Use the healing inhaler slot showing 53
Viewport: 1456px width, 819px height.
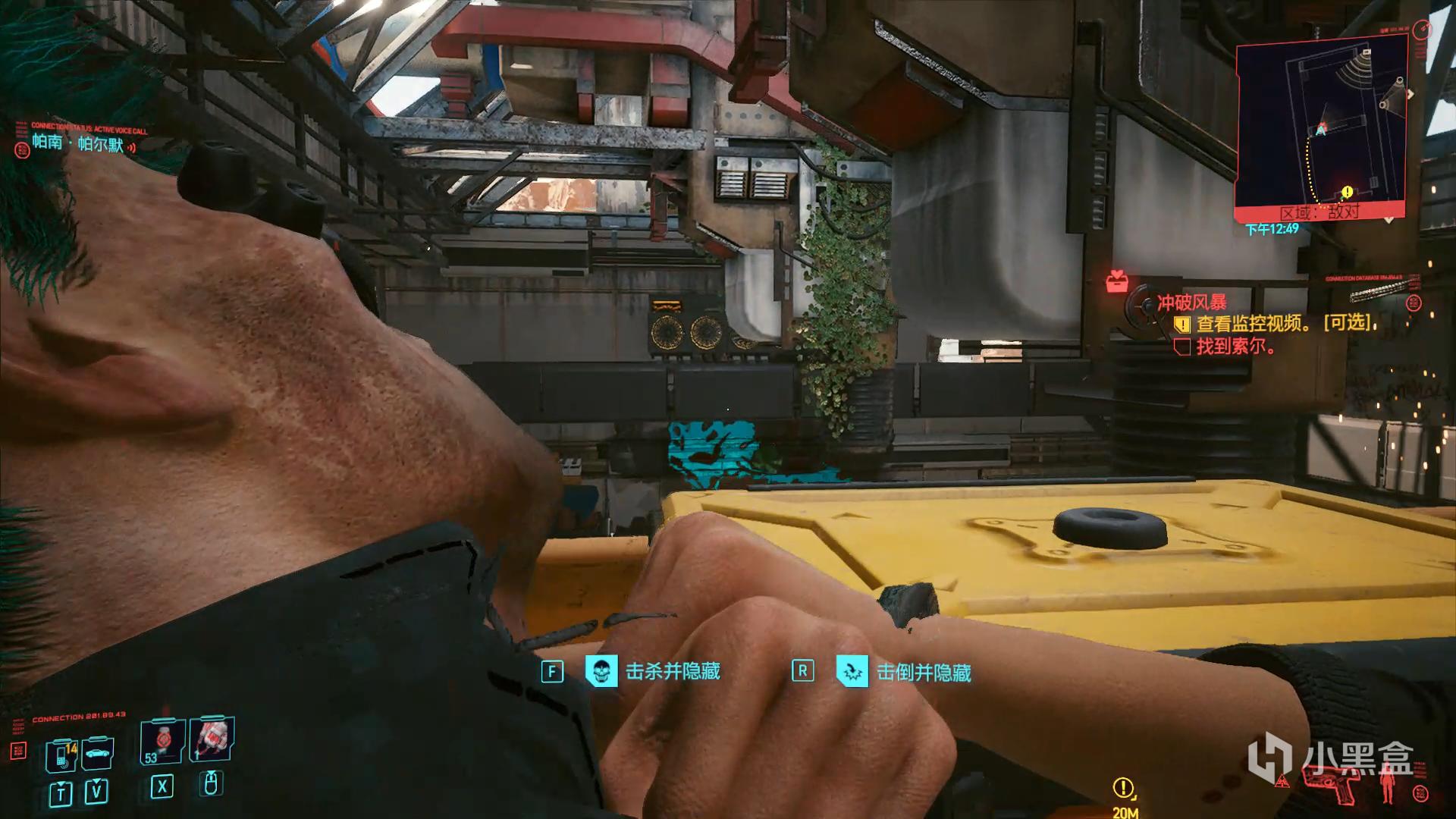[x=162, y=742]
